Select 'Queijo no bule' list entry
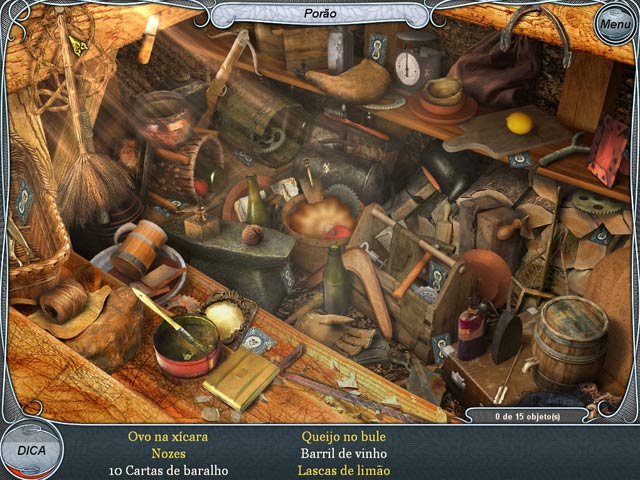 coord(343,437)
